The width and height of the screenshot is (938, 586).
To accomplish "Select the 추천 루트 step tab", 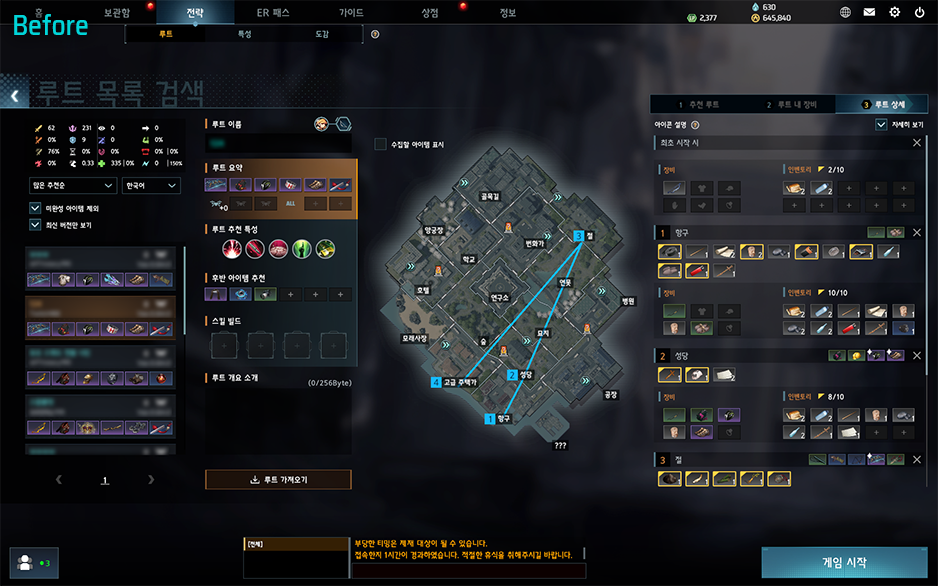I will pos(699,104).
